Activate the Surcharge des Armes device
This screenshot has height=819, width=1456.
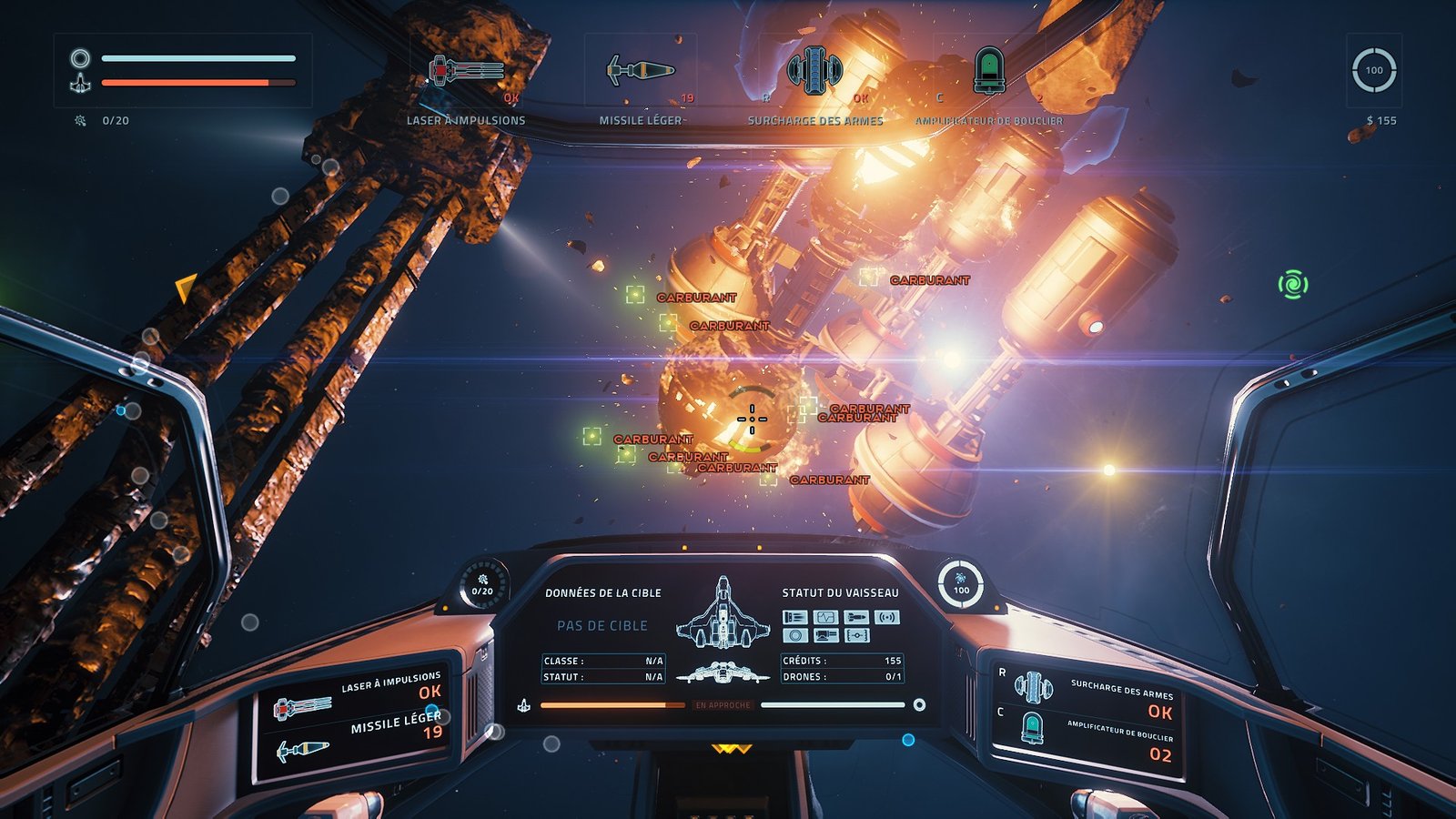pyautogui.click(x=814, y=70)
